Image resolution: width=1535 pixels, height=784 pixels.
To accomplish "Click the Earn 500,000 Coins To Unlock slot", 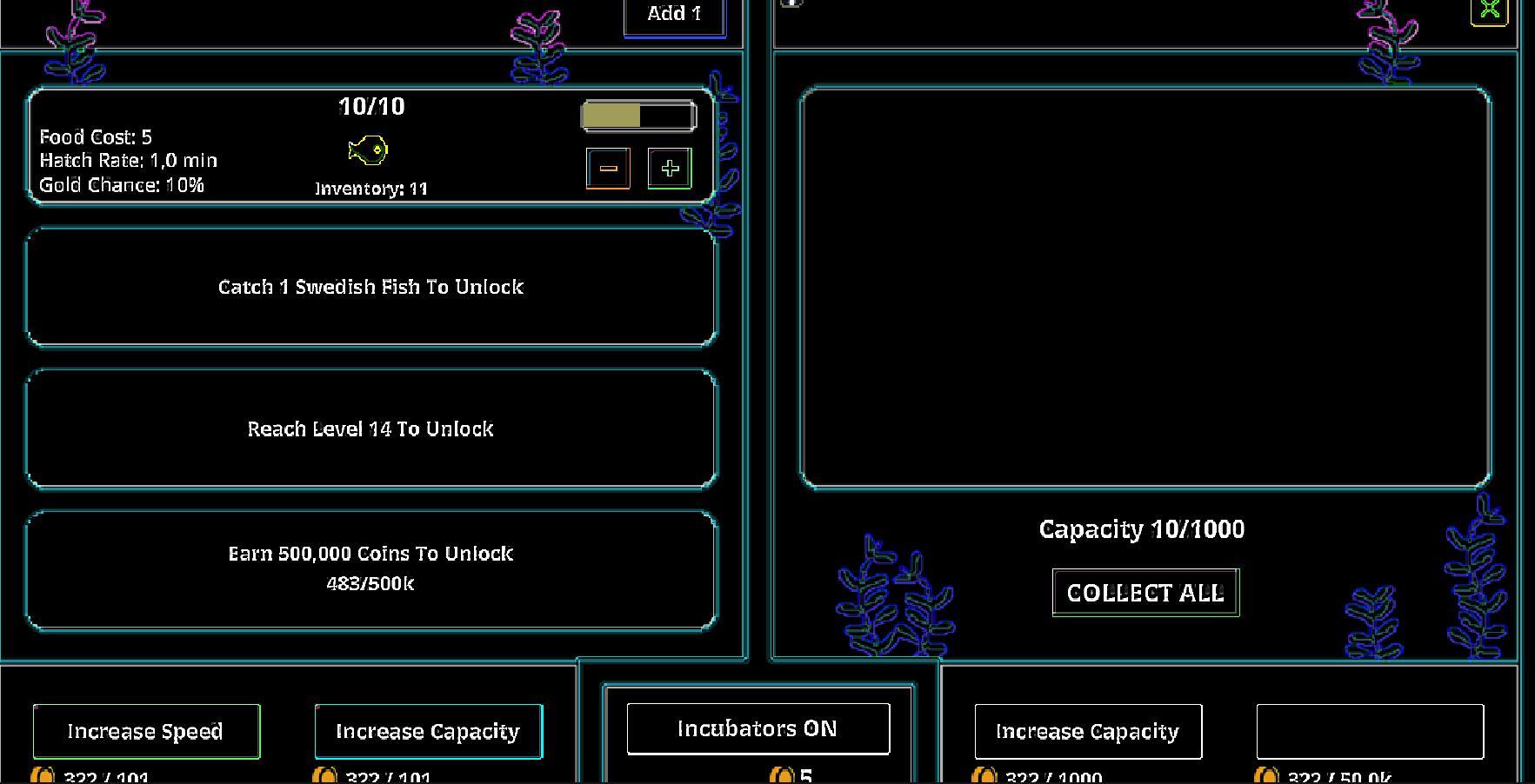I will pyautogui.click(x=371, y=568).
